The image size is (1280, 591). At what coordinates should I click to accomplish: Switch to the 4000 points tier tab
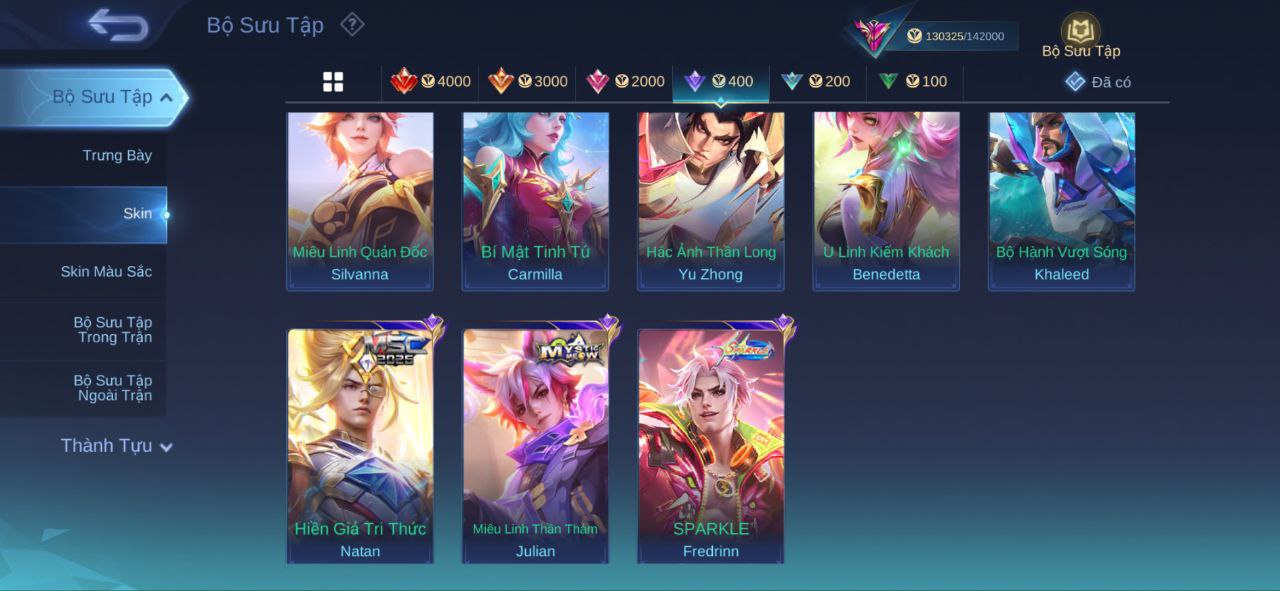pos(431,82)
